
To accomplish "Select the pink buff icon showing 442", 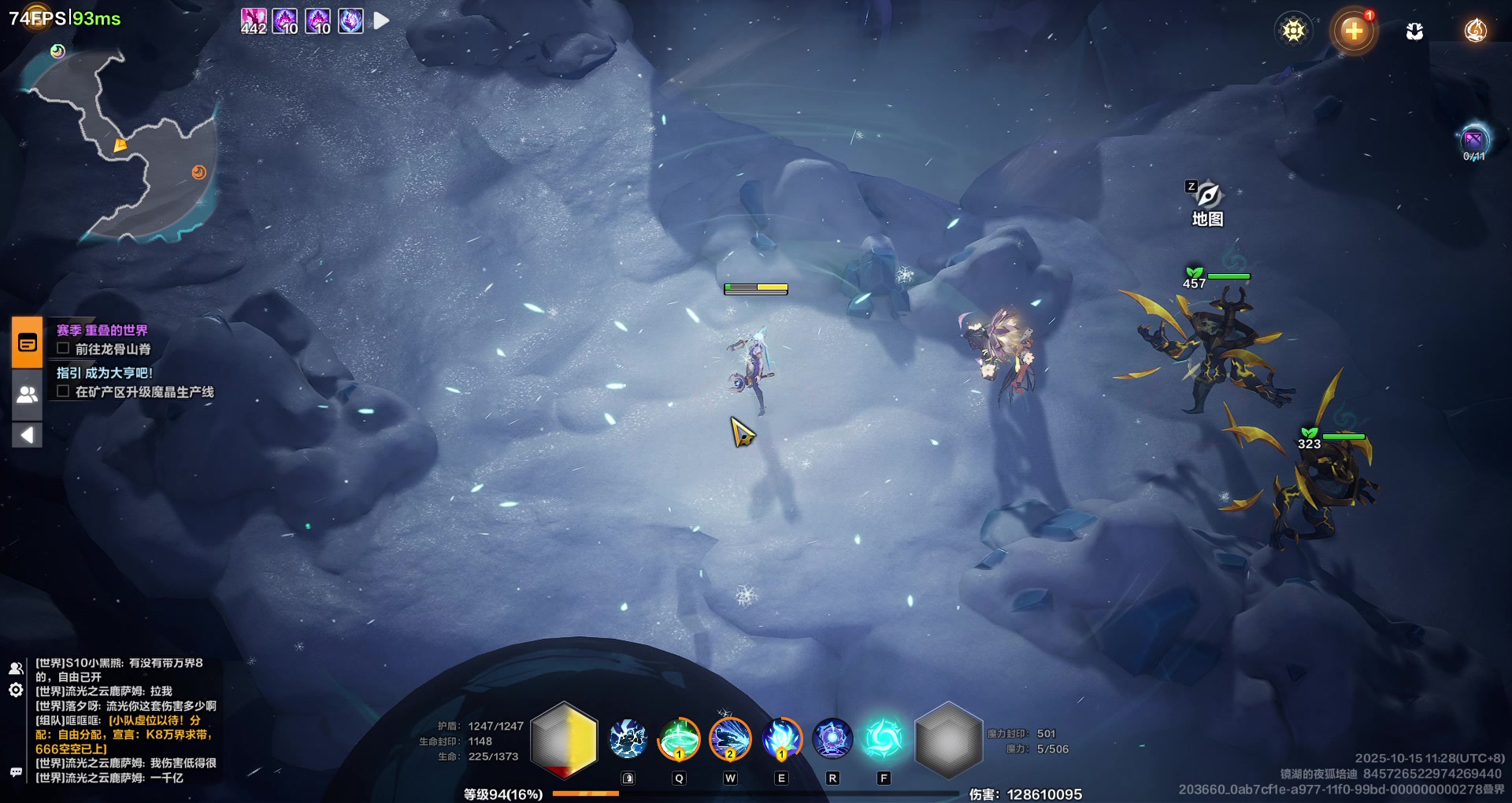I will [254, 20].
